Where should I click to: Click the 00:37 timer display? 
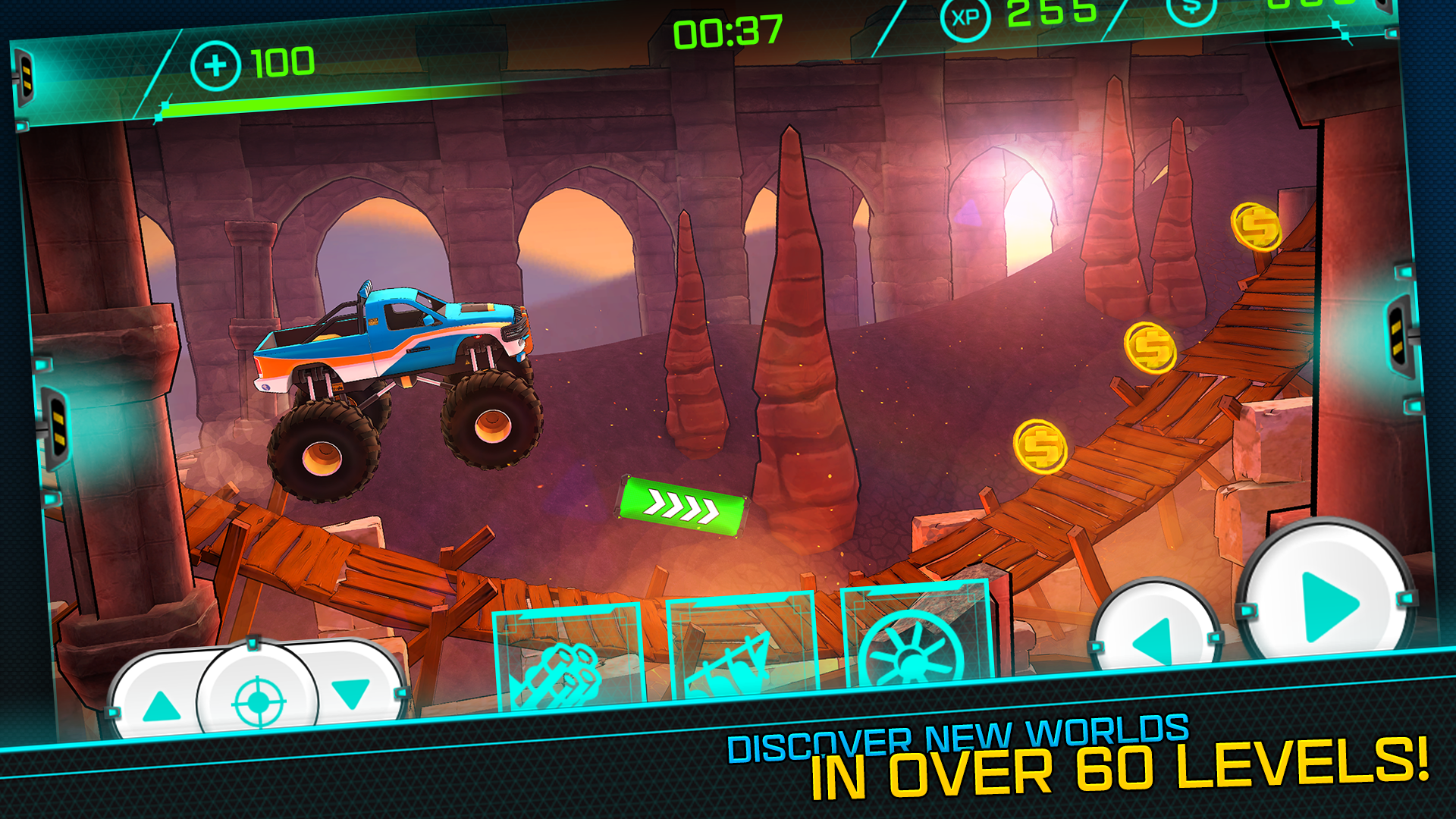(x=730, y=30)
